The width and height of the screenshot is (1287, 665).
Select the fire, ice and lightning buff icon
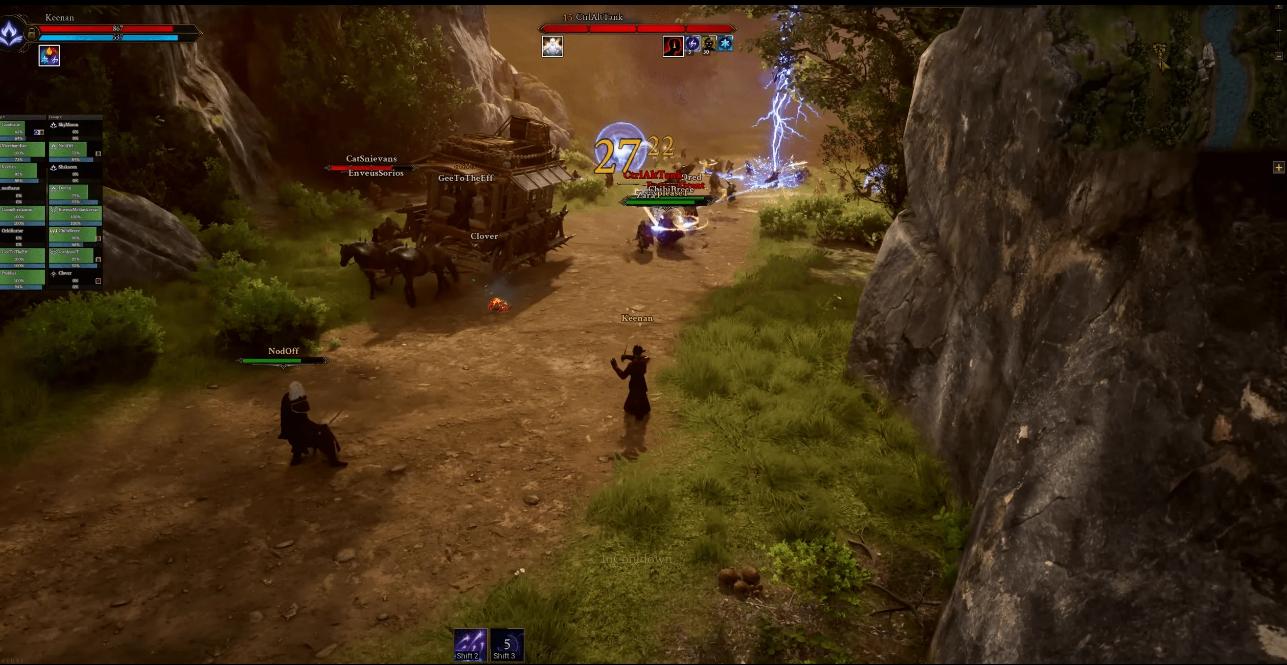pyautogui.click(x=49, y=56)
